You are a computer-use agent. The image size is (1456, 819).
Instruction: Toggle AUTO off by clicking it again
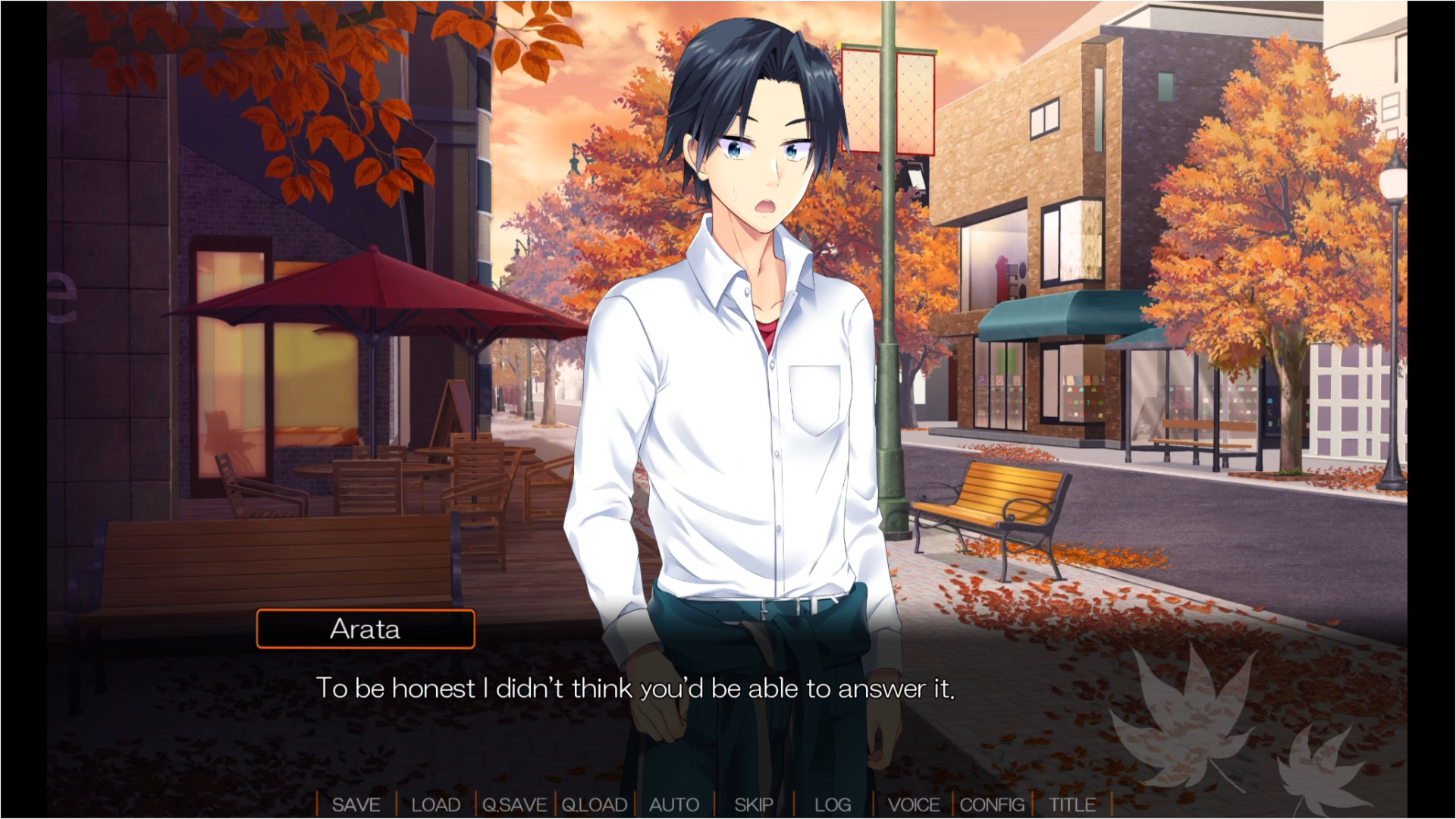pos(674,805)
